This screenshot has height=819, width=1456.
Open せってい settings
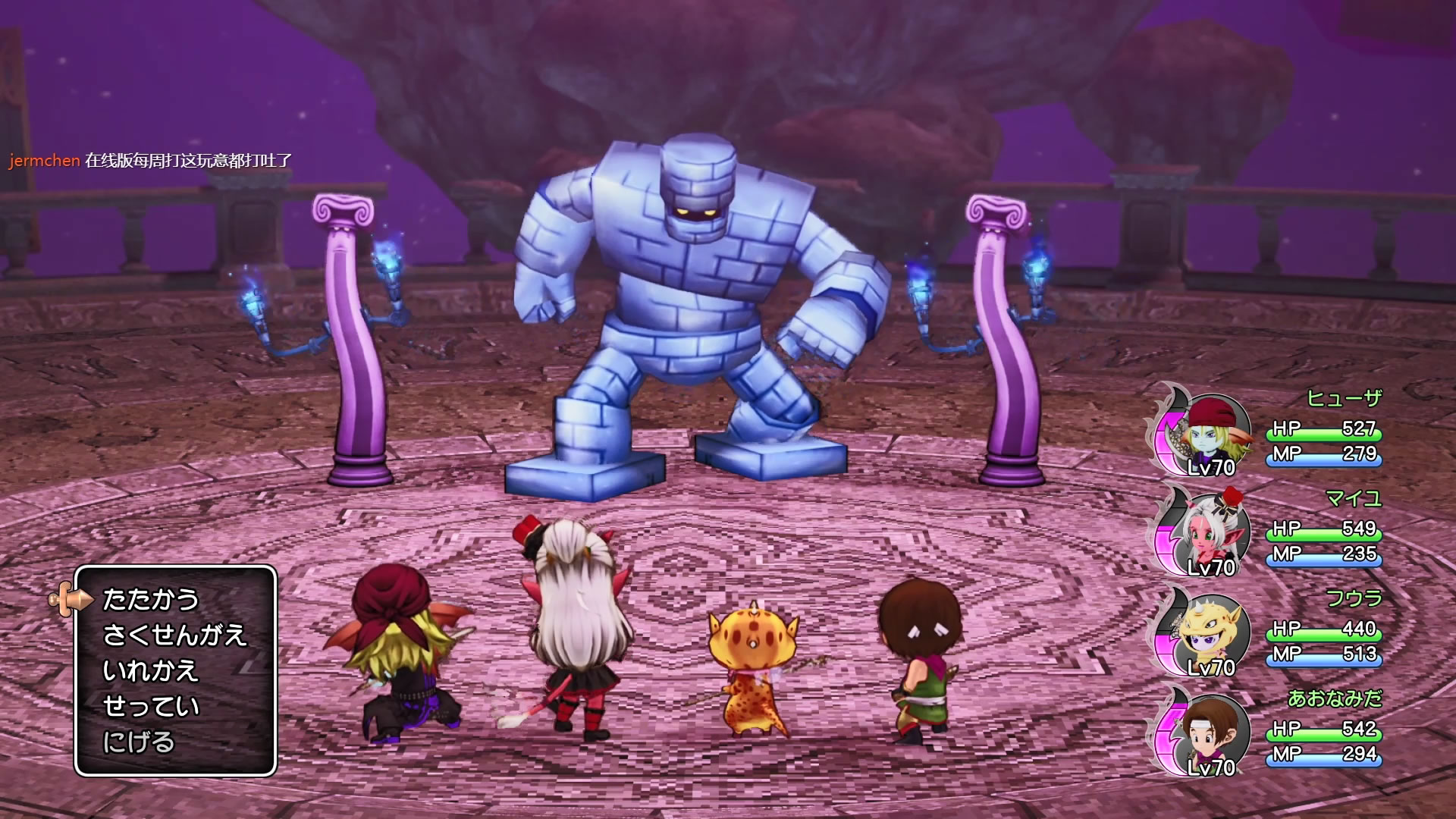150,707
